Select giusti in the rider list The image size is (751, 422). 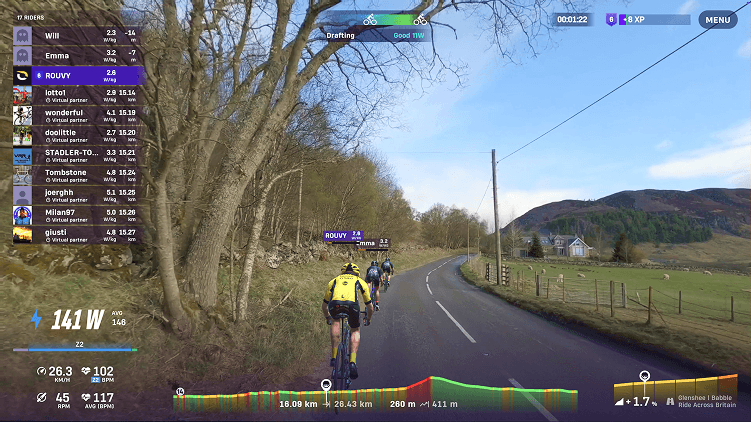(76, 235)
